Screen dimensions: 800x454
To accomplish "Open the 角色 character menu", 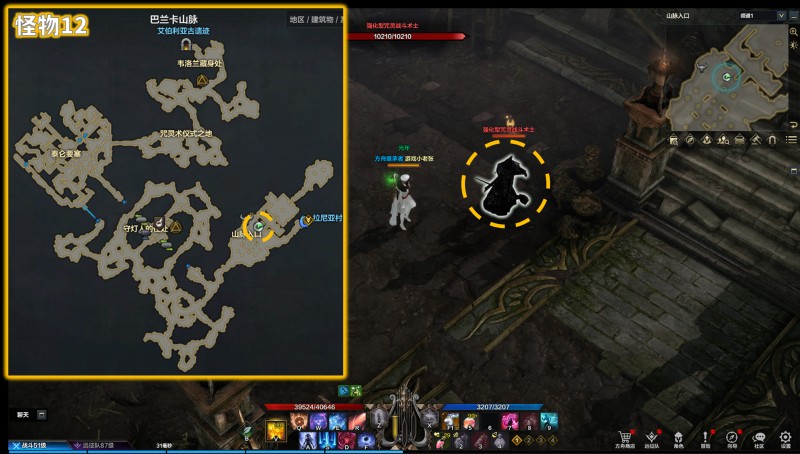I will click(679, 438).
